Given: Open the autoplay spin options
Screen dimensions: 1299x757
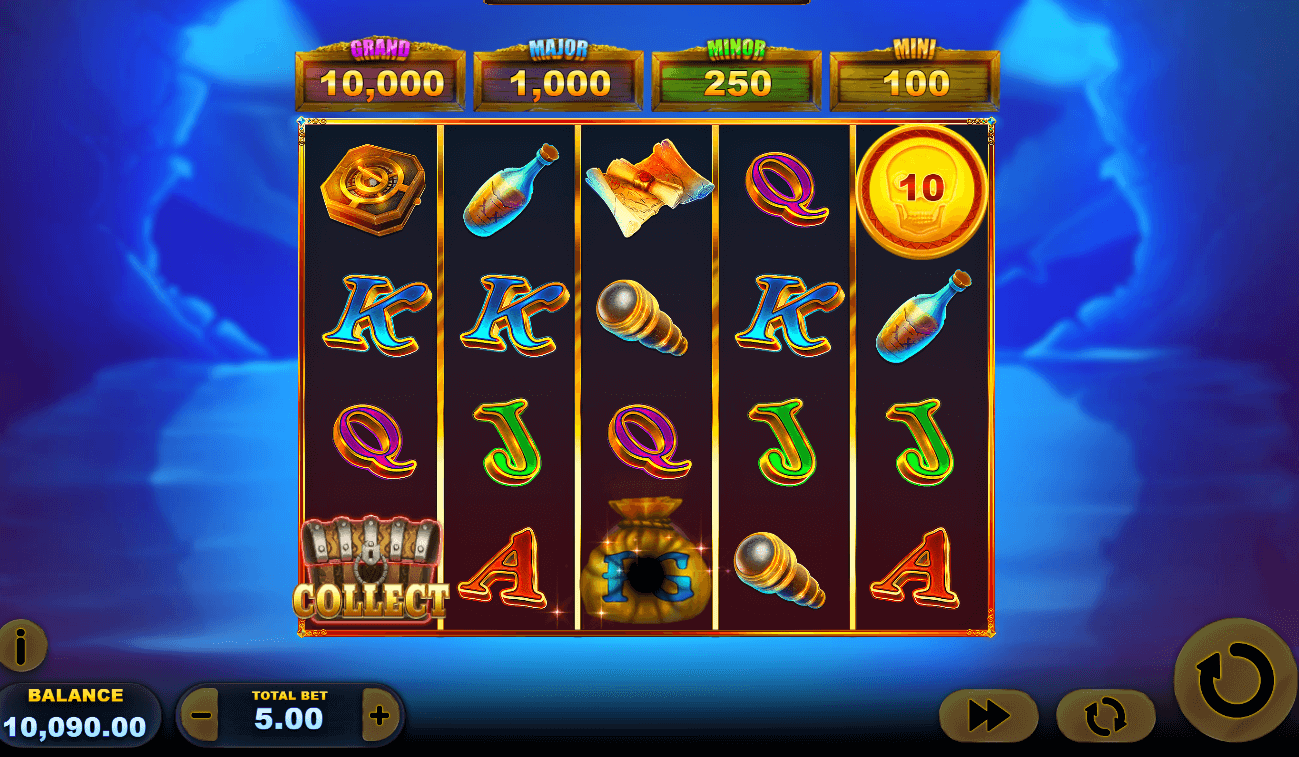Looking at the screenshot, I should click(1107, 716).
